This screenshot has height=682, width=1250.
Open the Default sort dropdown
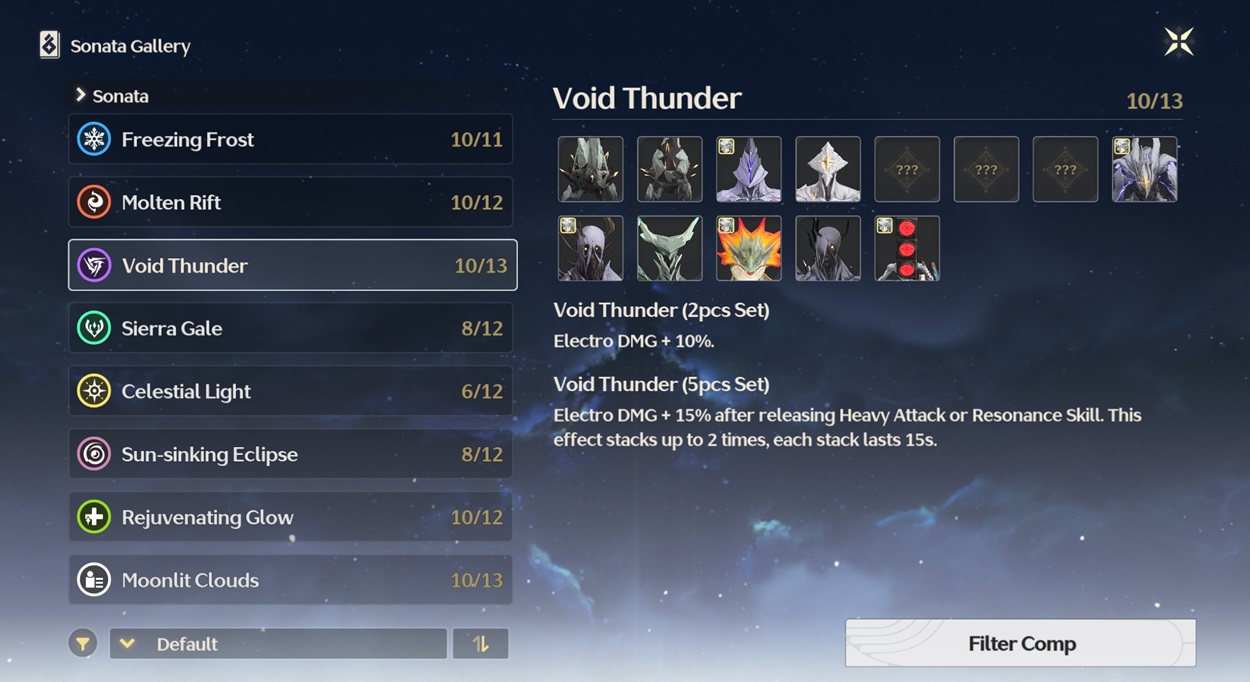[278, 644]
